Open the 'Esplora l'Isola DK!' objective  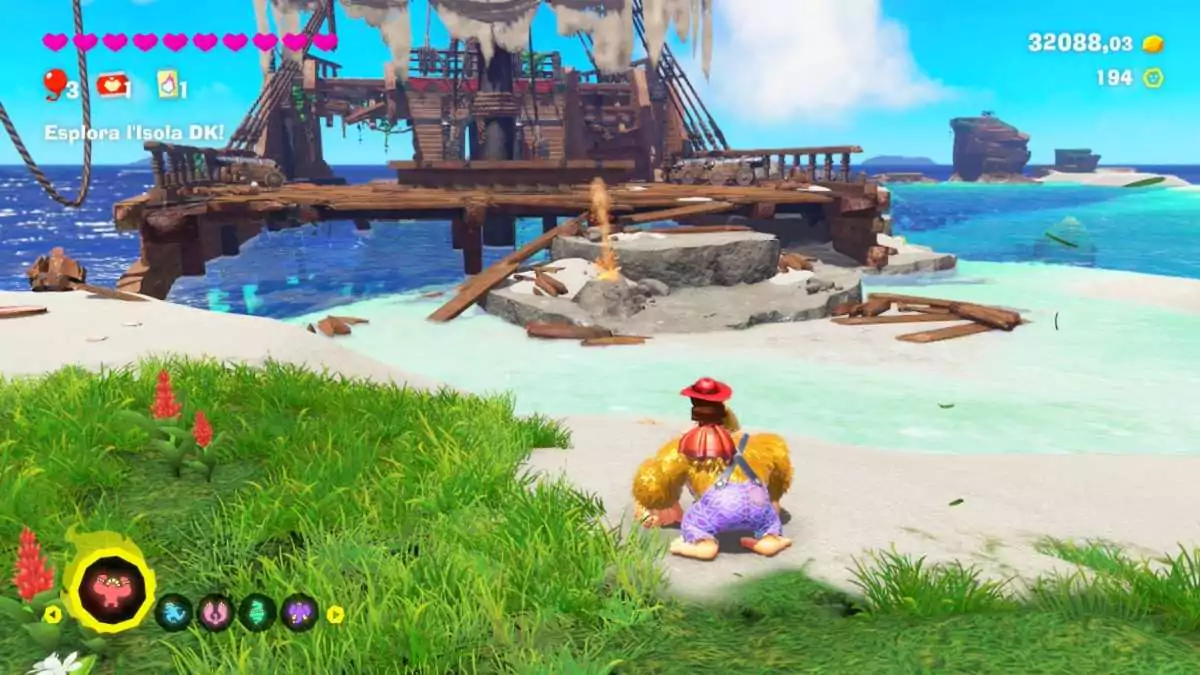point(134,132)
